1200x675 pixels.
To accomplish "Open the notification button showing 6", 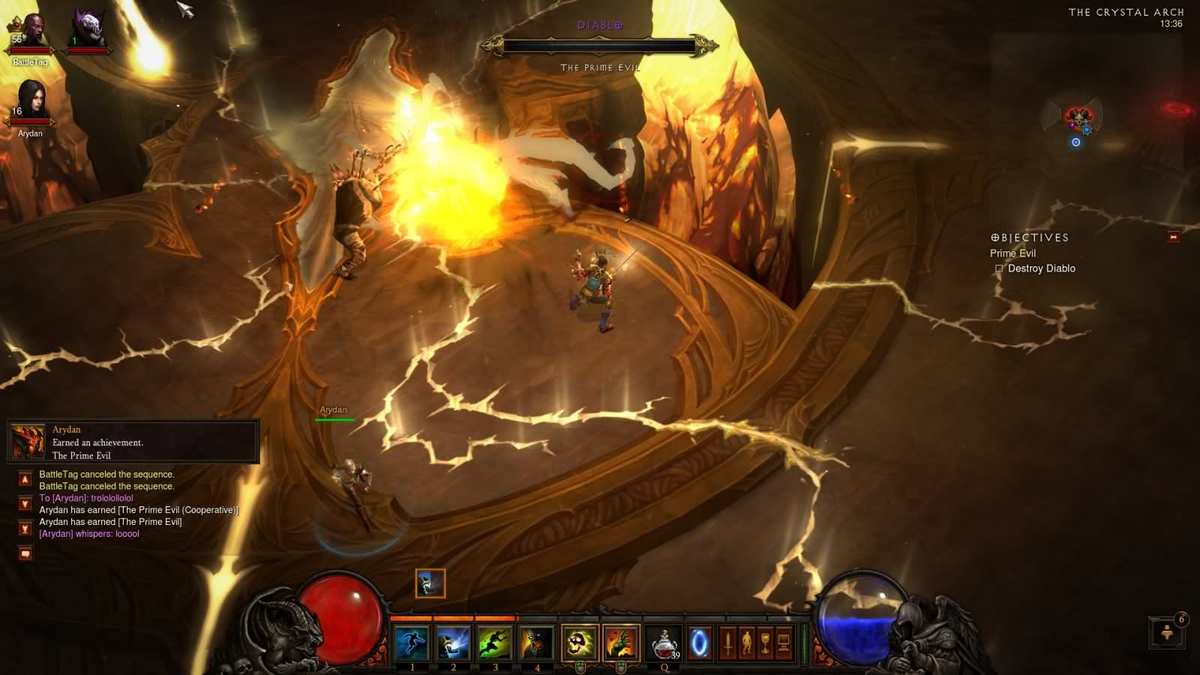I will (1166, 632).
